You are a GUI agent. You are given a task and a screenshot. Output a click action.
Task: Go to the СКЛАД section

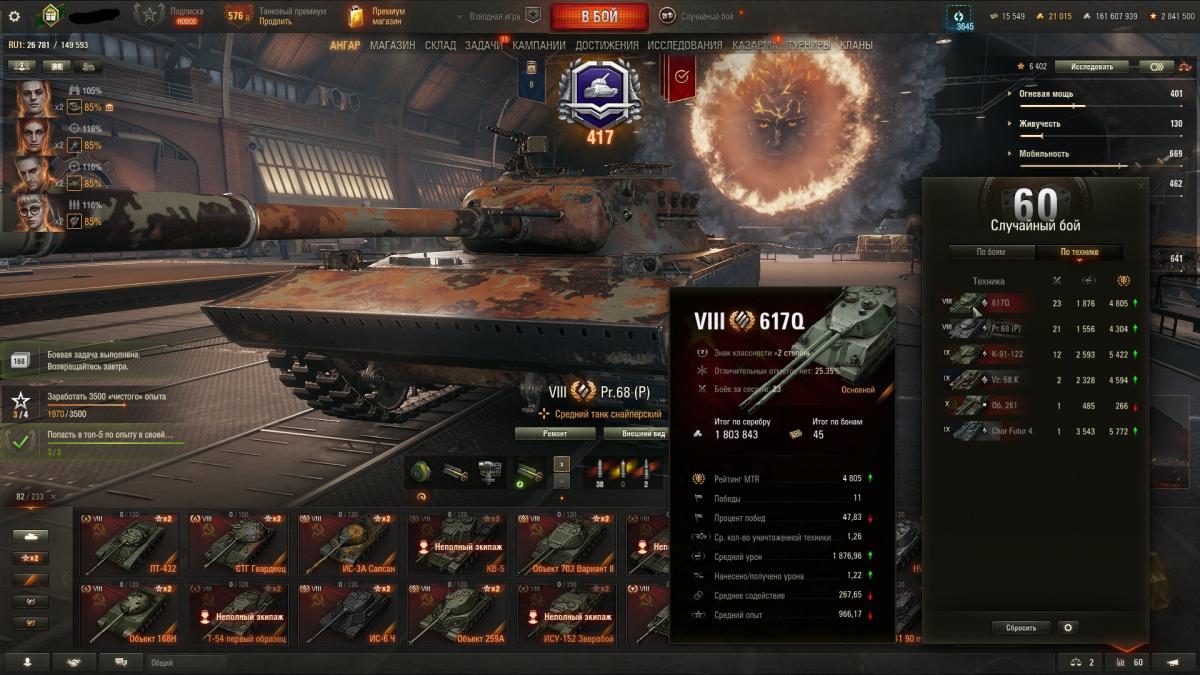pos(440,45)
